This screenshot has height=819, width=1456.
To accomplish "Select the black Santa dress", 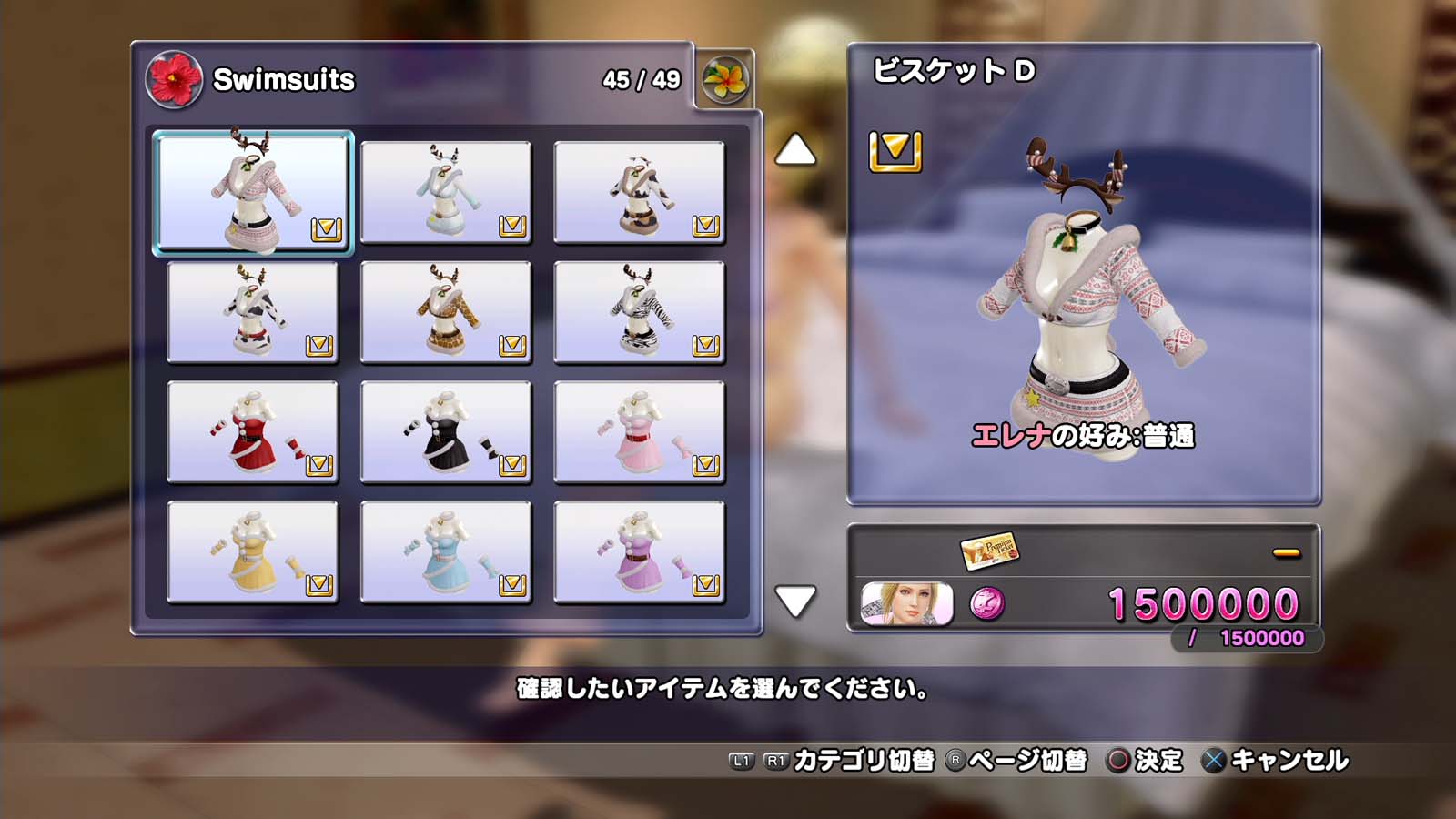I will (446, 432).
